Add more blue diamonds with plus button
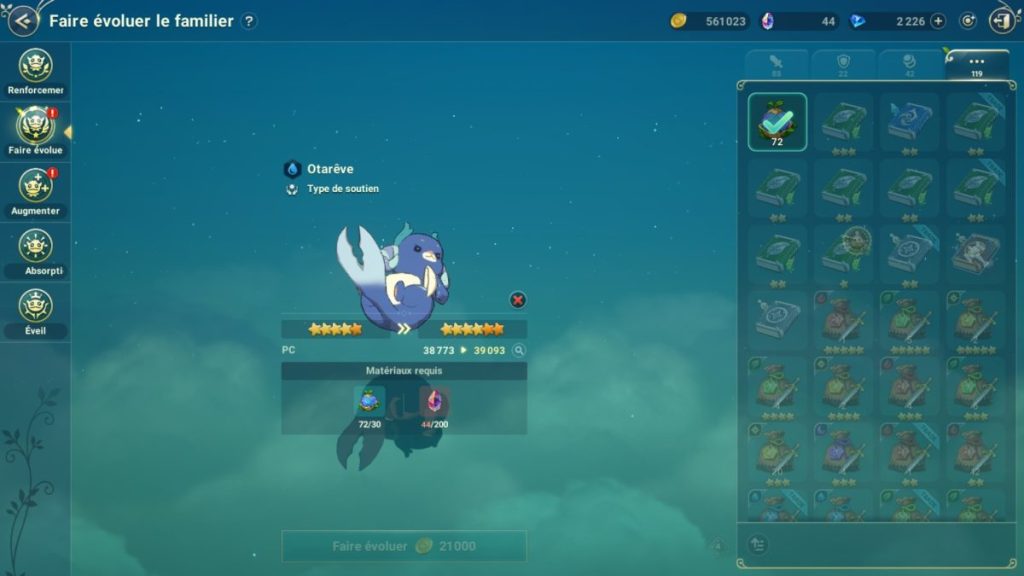The height and width of the screenshot is (576, 1024). (938, 21)
